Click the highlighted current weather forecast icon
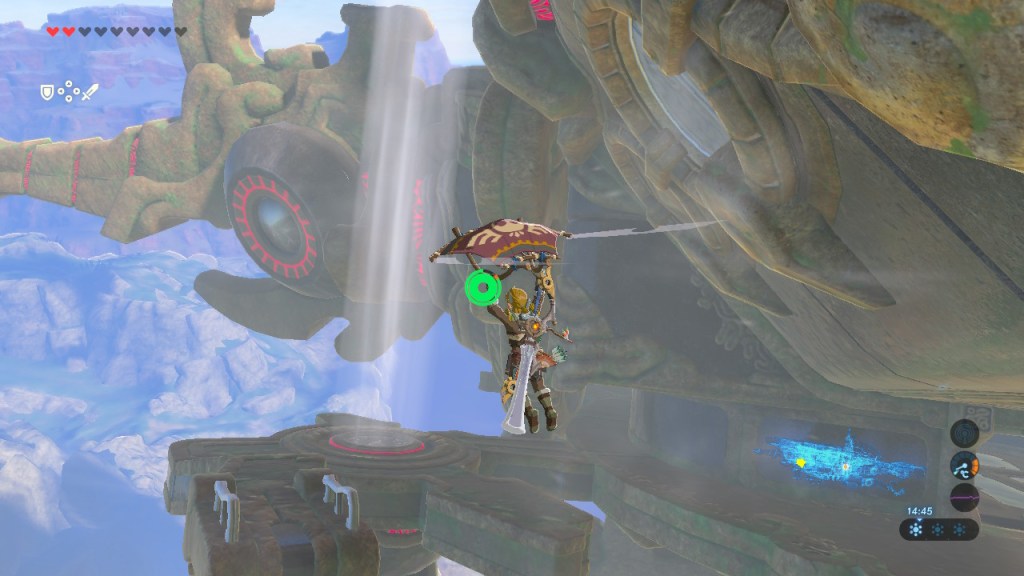This screenshot has width=1024, height=576. pyautogui.click(x=918, y=529)
